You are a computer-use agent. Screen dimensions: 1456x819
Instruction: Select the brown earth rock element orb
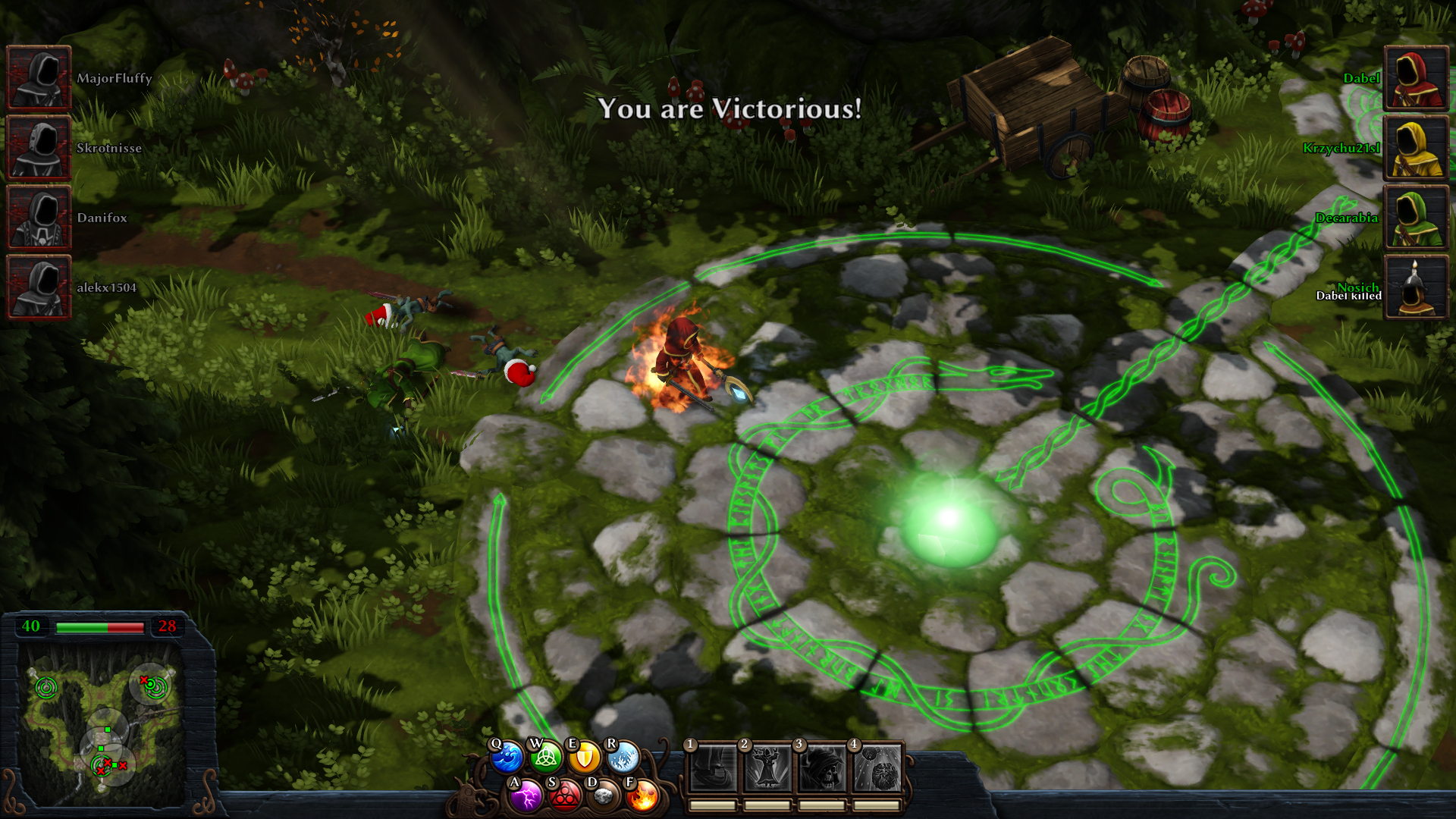click(x=604, y=796)
